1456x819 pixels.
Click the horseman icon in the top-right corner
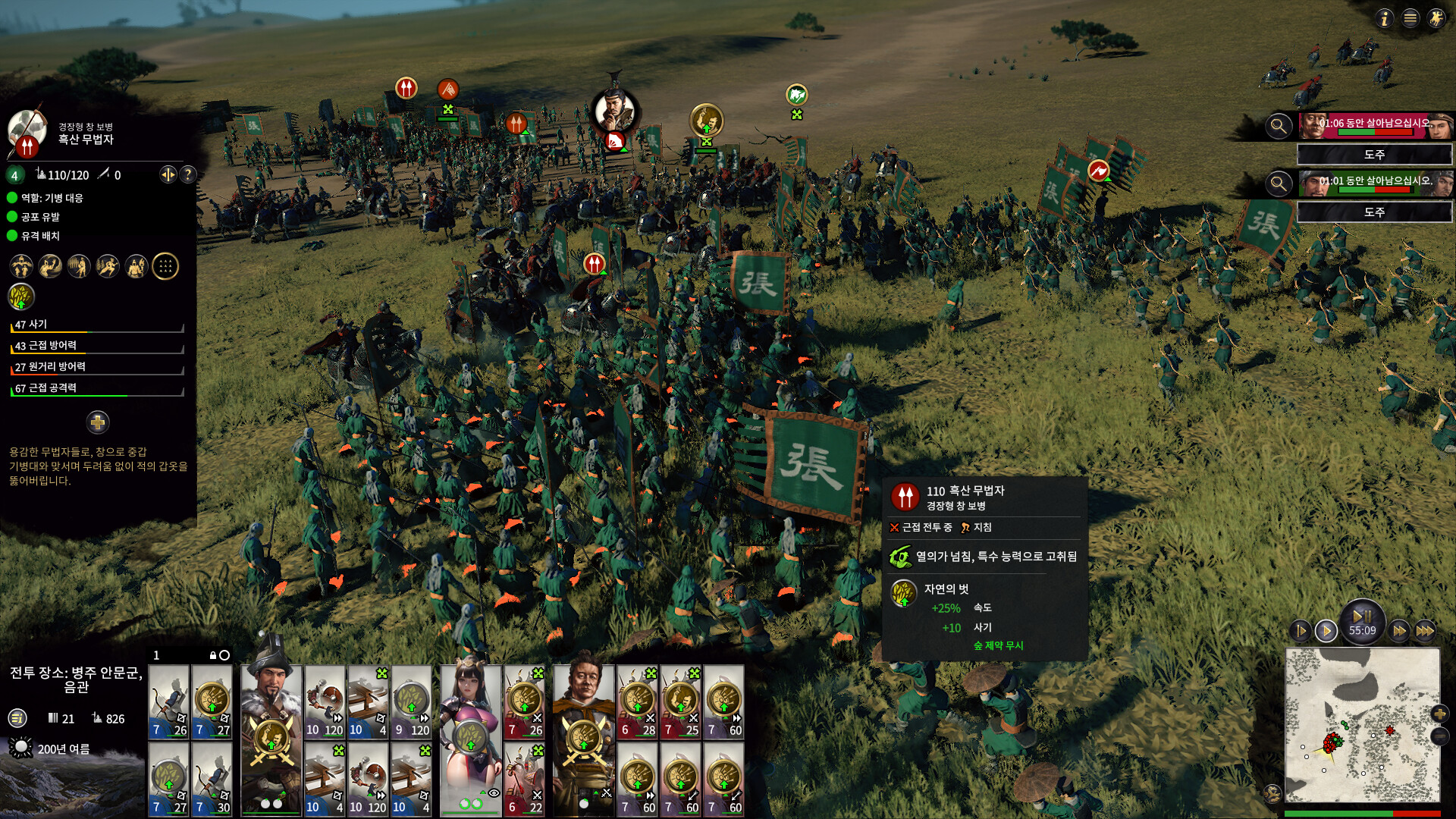pos(1436,18)
